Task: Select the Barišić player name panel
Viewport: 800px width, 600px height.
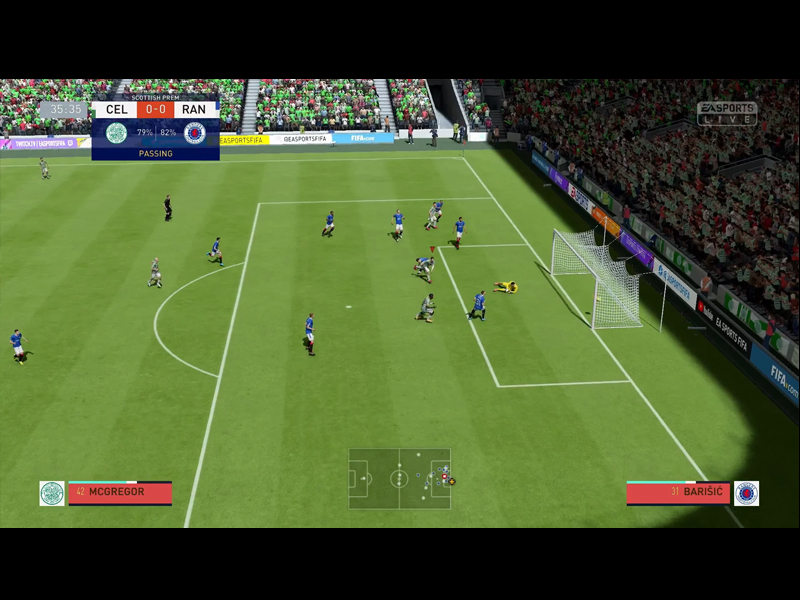Action: point(678,492)
